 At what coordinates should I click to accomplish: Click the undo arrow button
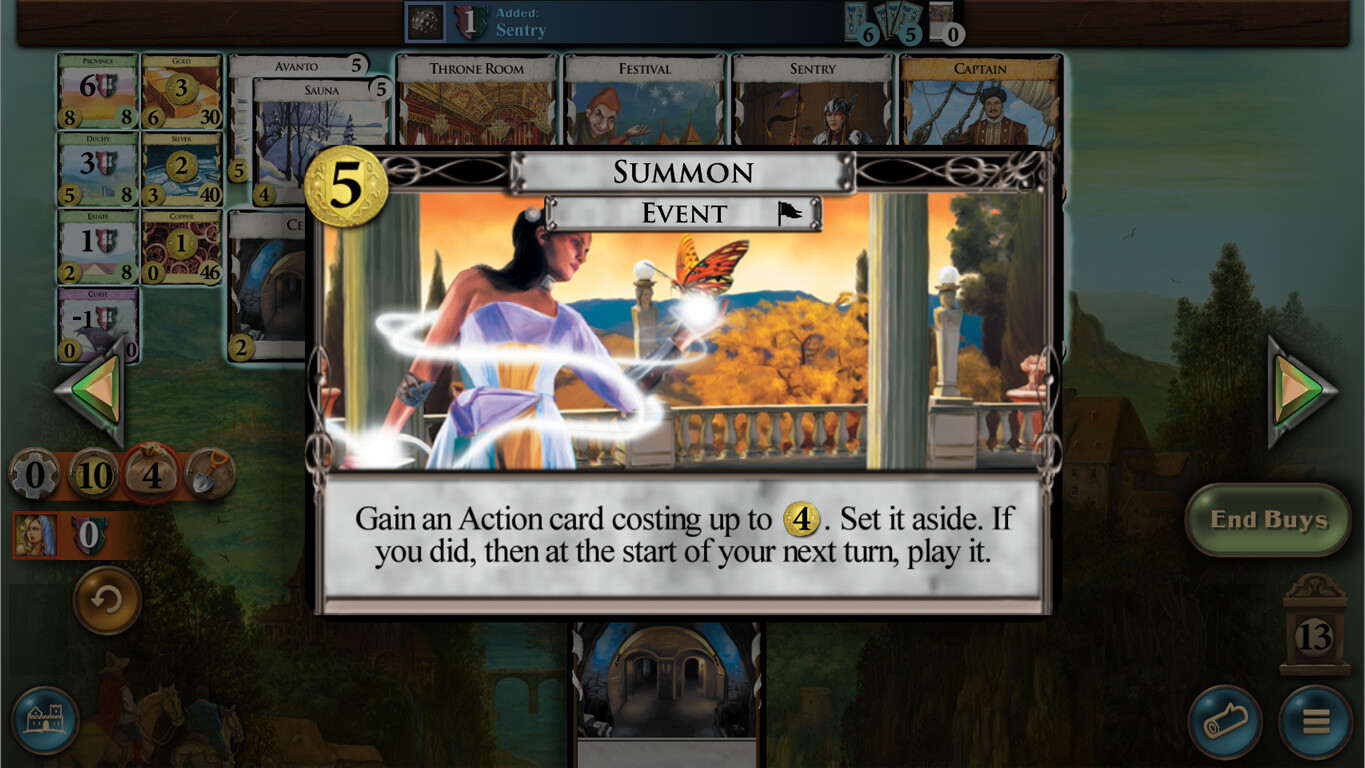click(x=104, y=597)
